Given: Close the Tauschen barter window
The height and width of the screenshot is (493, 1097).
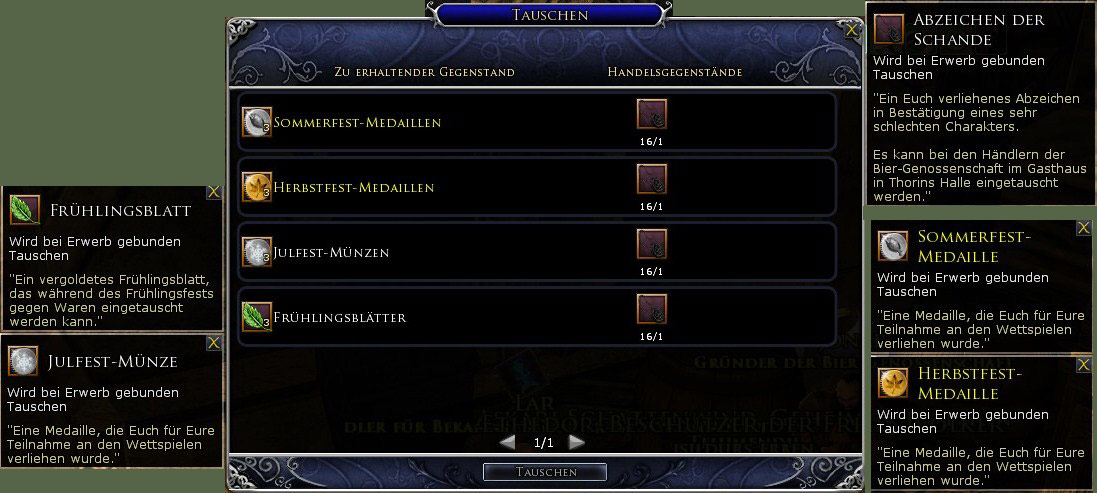Looking at the screenshot, I should [x=851, y=31].
